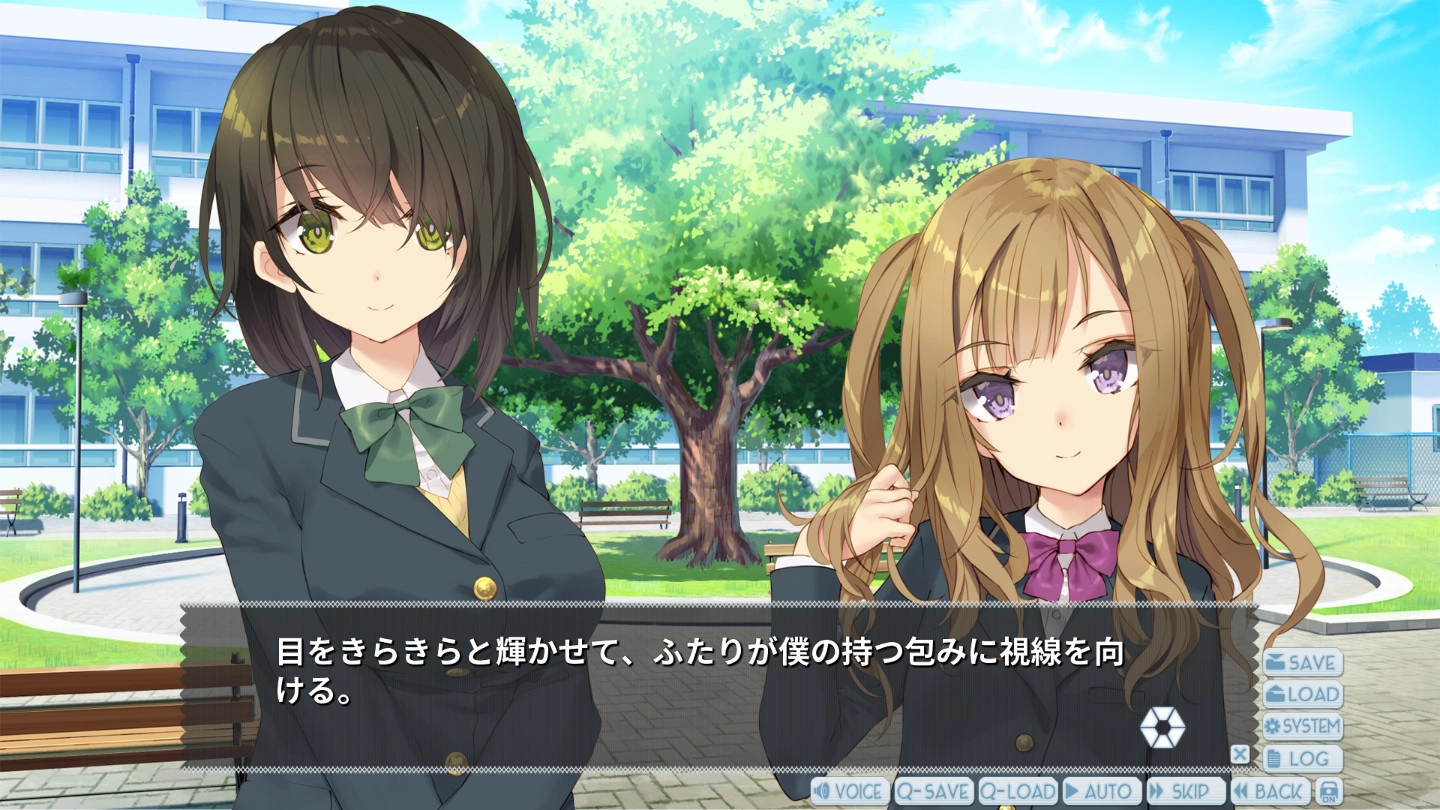This screenshot has height=810, width=1440.
Task: Open the SYSTEM settings
Action: pyautogui.click(x=1302, y=726)
